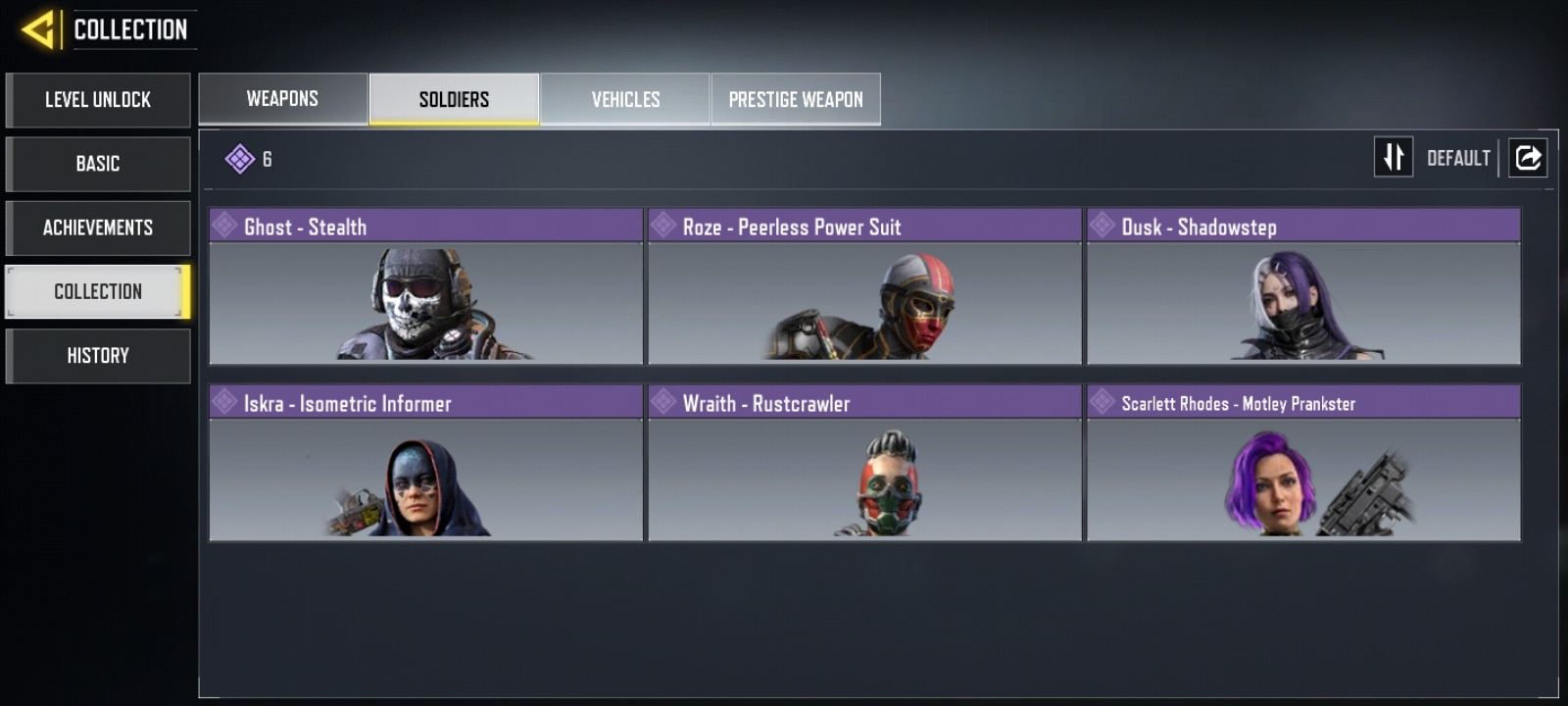Select the Ghost - Stealth soldier card
The width and height of the screenshot is (1568, 706).
tap(425, 286)
